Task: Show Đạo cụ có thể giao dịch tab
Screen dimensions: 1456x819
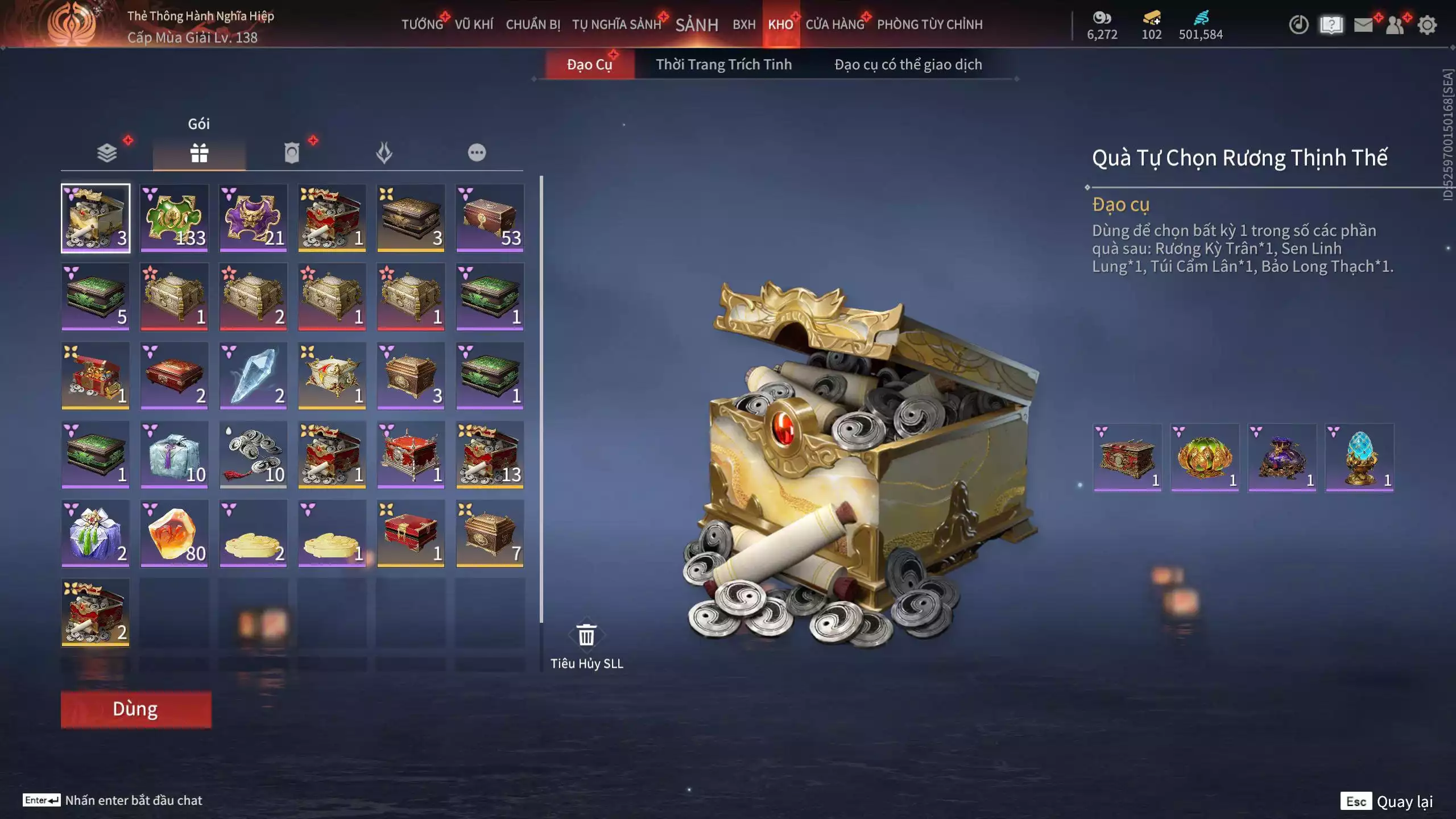Action: point(908,64)
